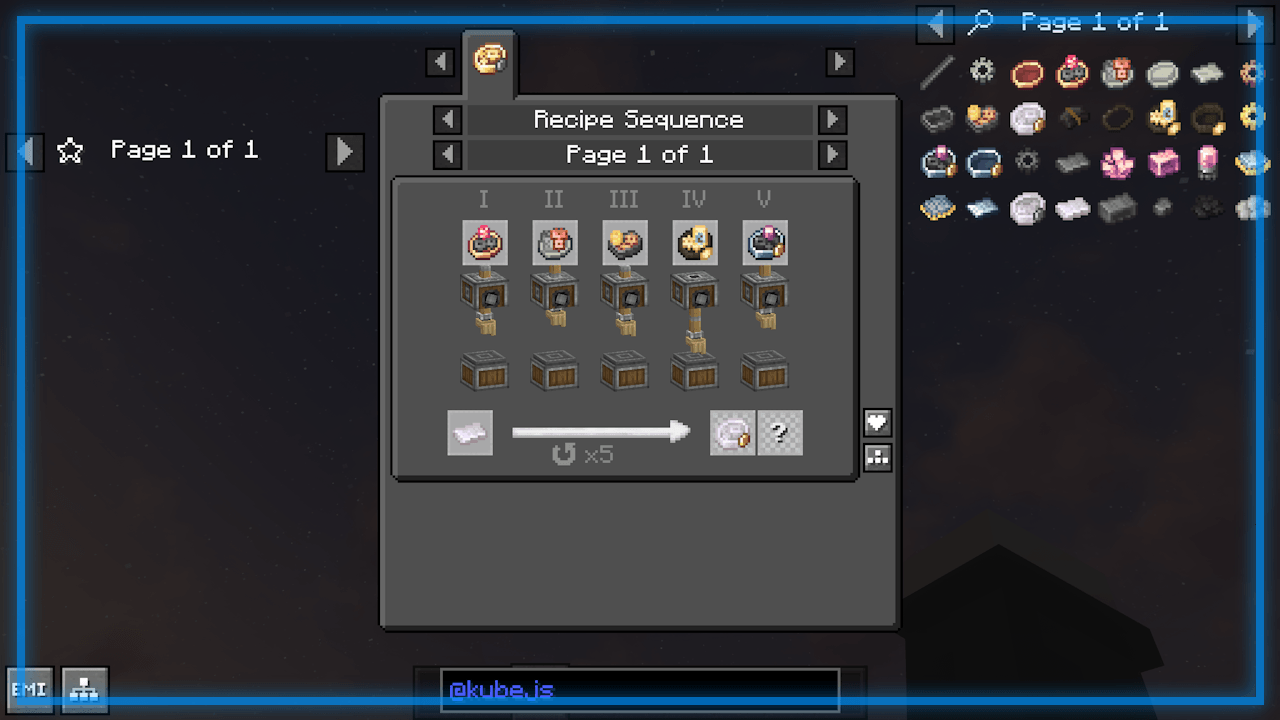Open the next Recipe Sequence category with right arrow

(833, 119)
